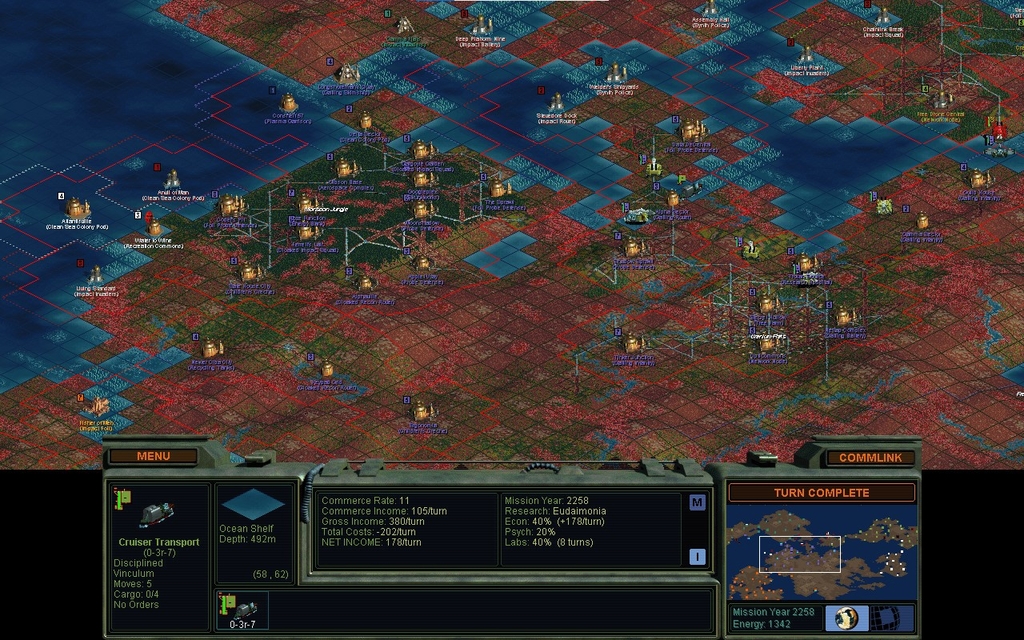Open the COMMLINK panel
Image resolution: width=1024 pixels, height=640 pixels.
click(x=869, y=458)
